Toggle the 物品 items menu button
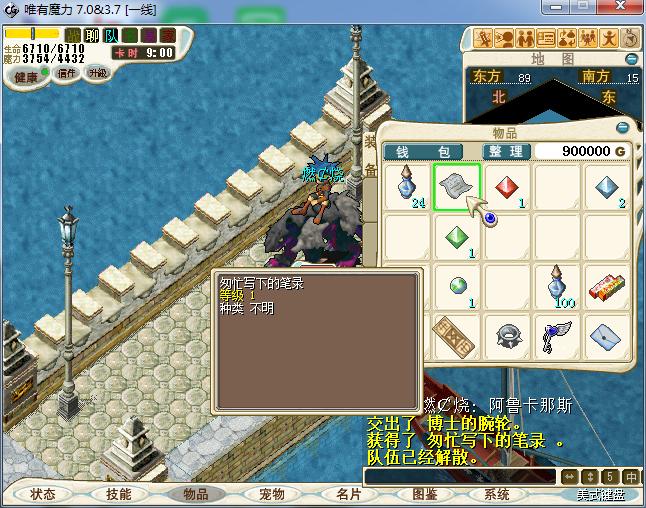This screenshot has width=646, height=508. [x=195, y=494]
